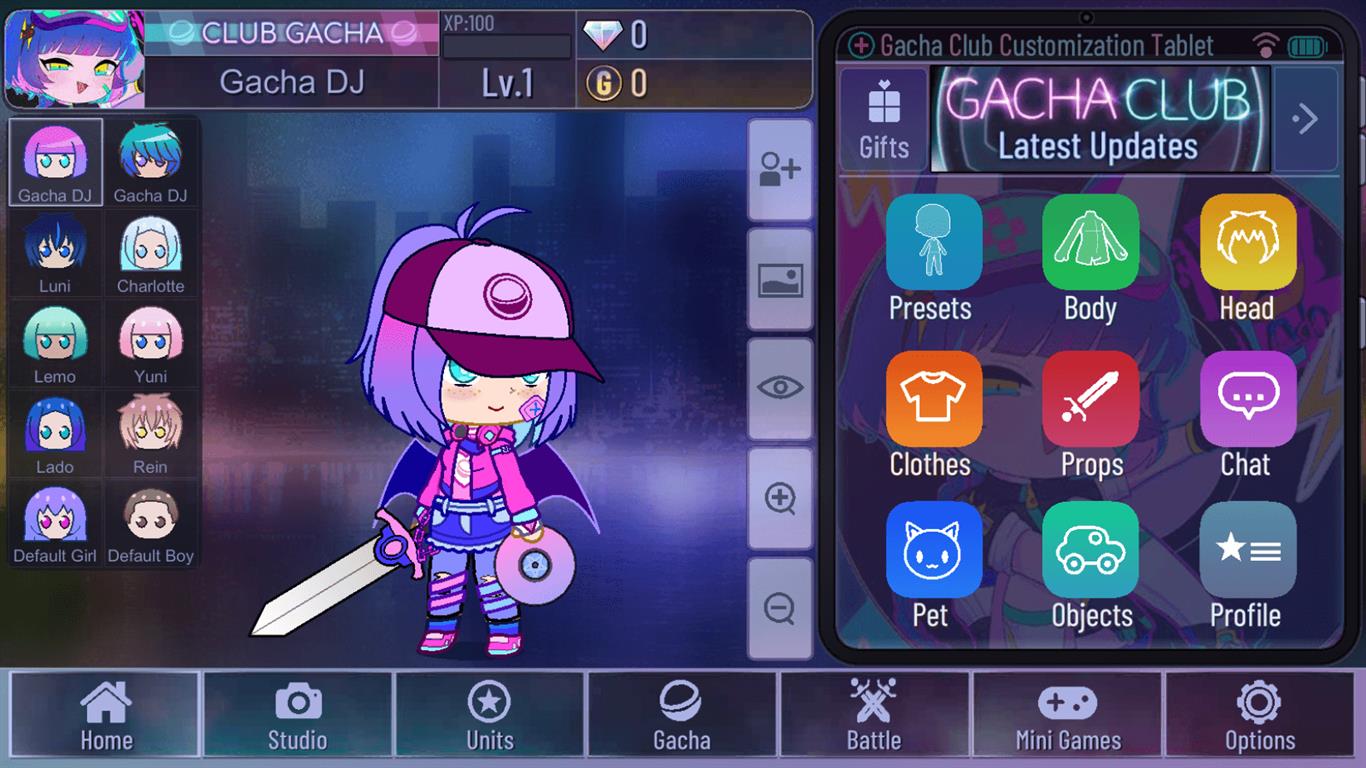Open the Presets customization menu
This screenshot has height=768, width=1366.
(x=931, y=242)
